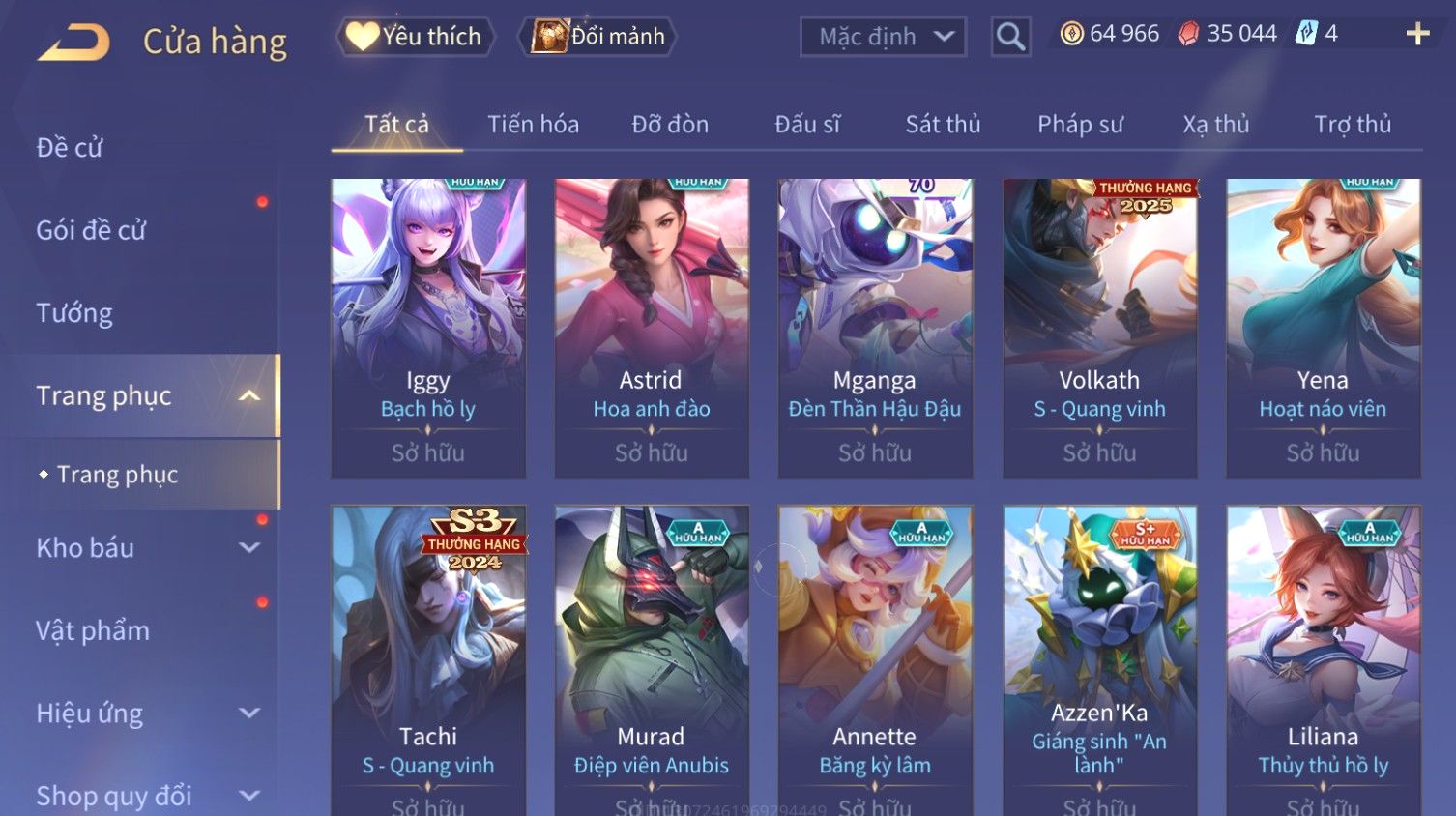This screenshot has height=816, width=1456.
Task: Switch to the Đỡ đòn tab
Action: coord(670,124)
